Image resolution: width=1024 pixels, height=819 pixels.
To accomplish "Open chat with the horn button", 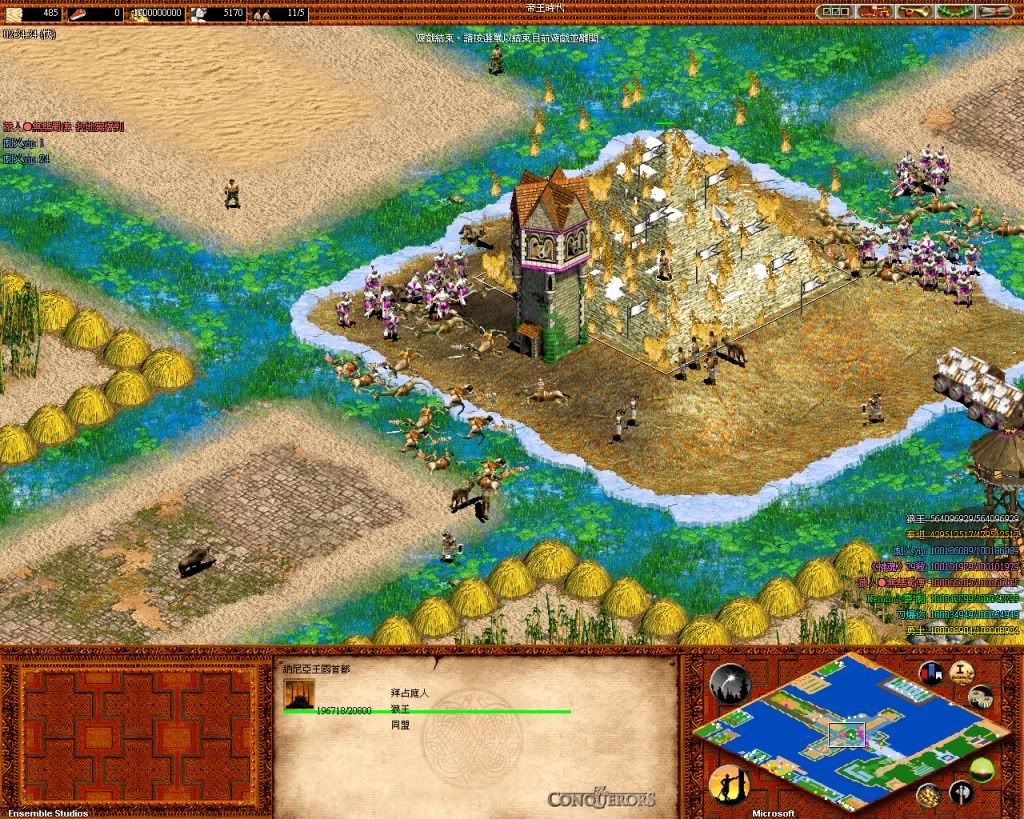I will [912, 12].
